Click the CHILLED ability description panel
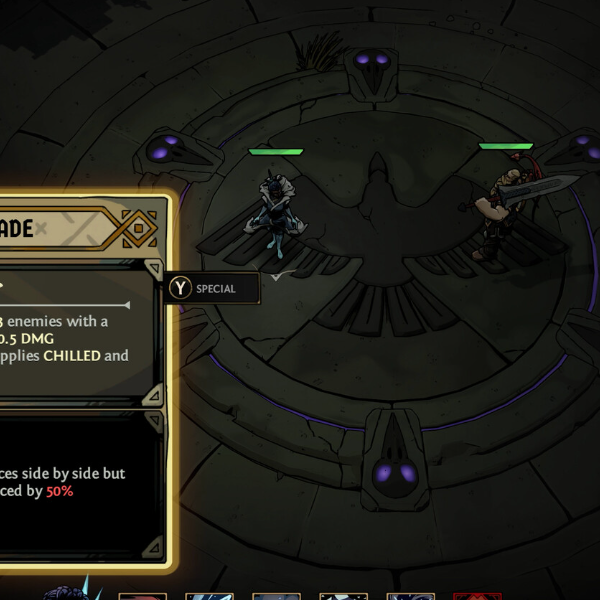Image resolution: width=600 pixels, height=600 pixels. (x=72, y=334)
